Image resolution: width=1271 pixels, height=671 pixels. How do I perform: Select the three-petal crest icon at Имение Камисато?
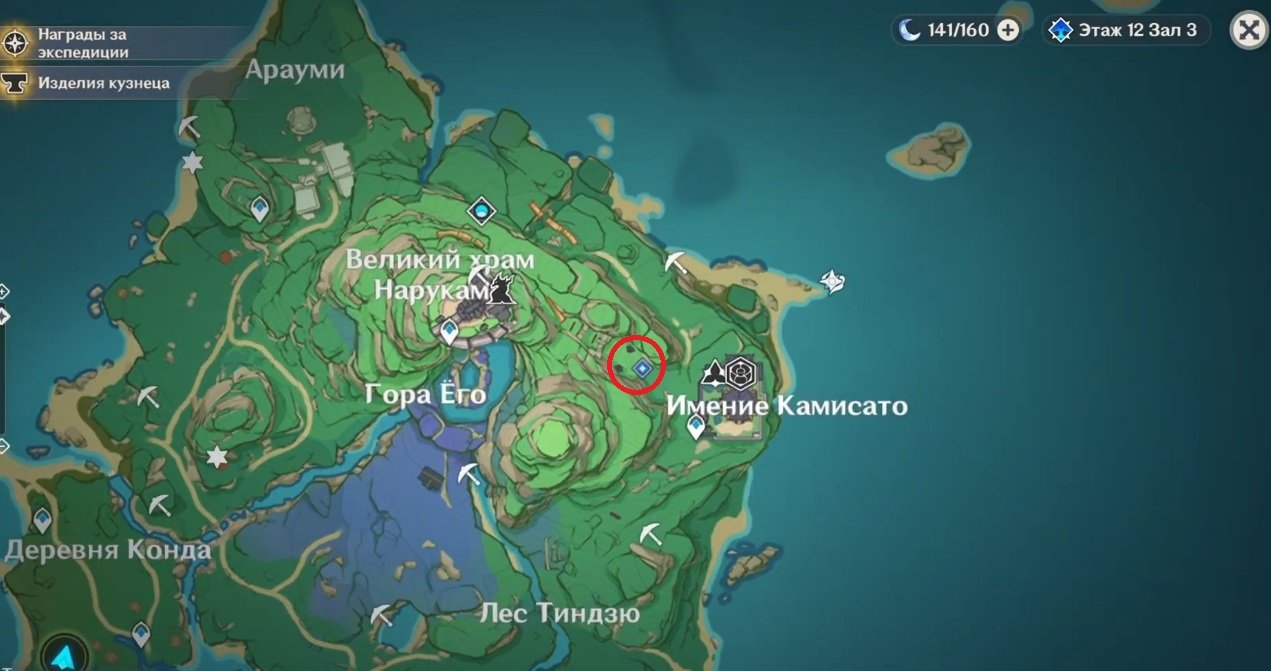coord(714,374)
